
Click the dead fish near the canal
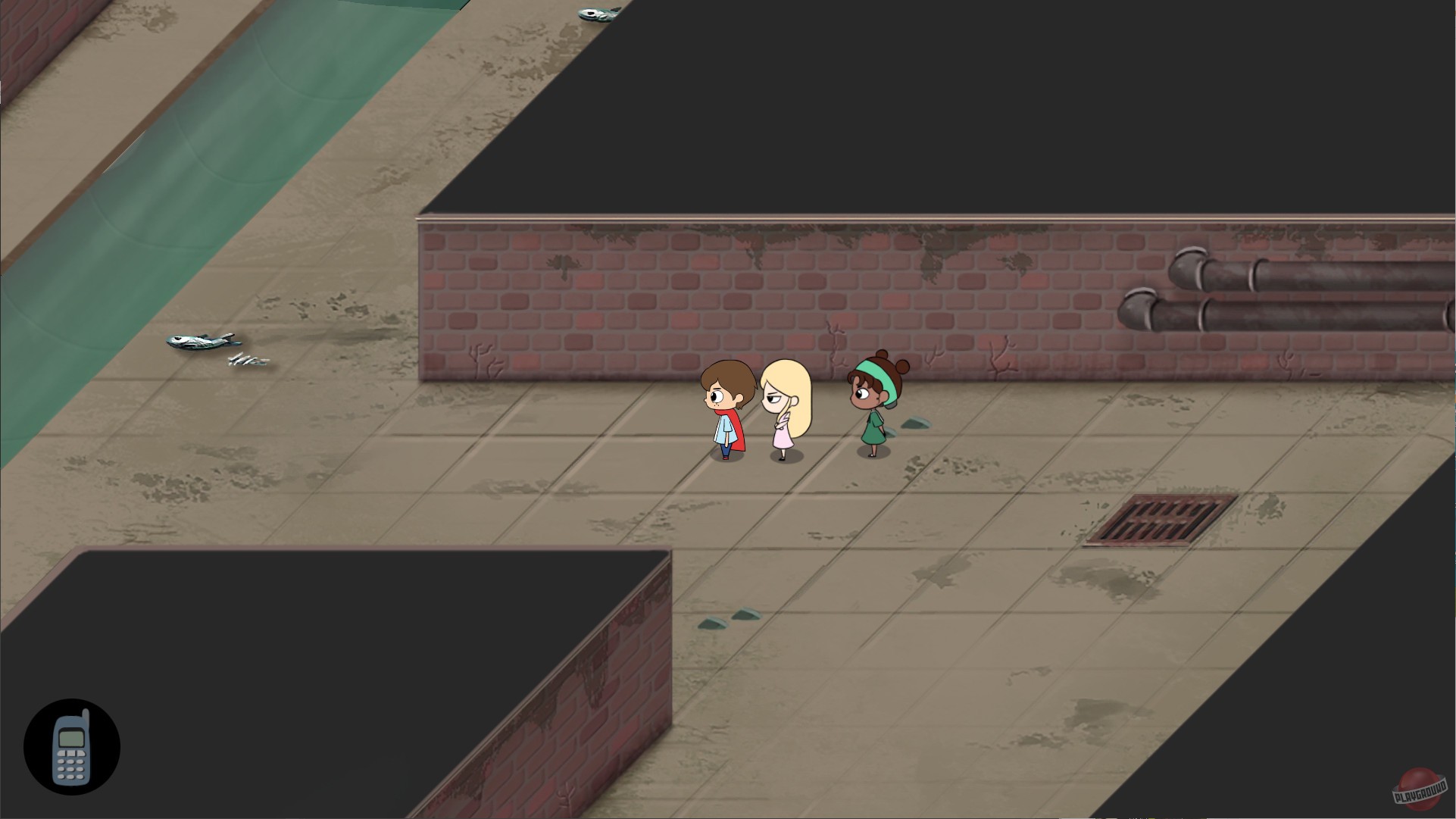[x=201, y=342]
